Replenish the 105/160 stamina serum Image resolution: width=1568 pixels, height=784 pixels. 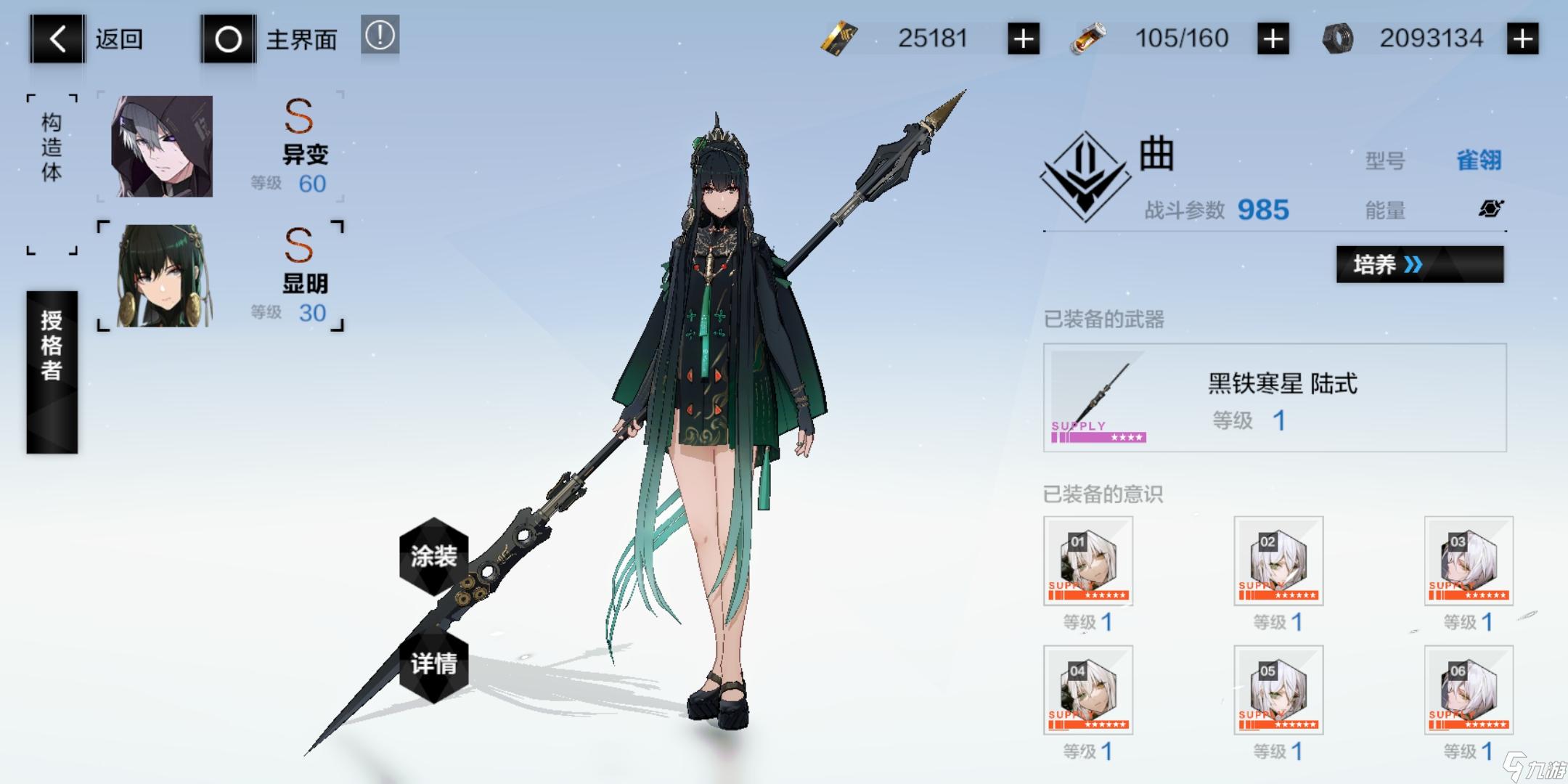tap(1273, 38)
